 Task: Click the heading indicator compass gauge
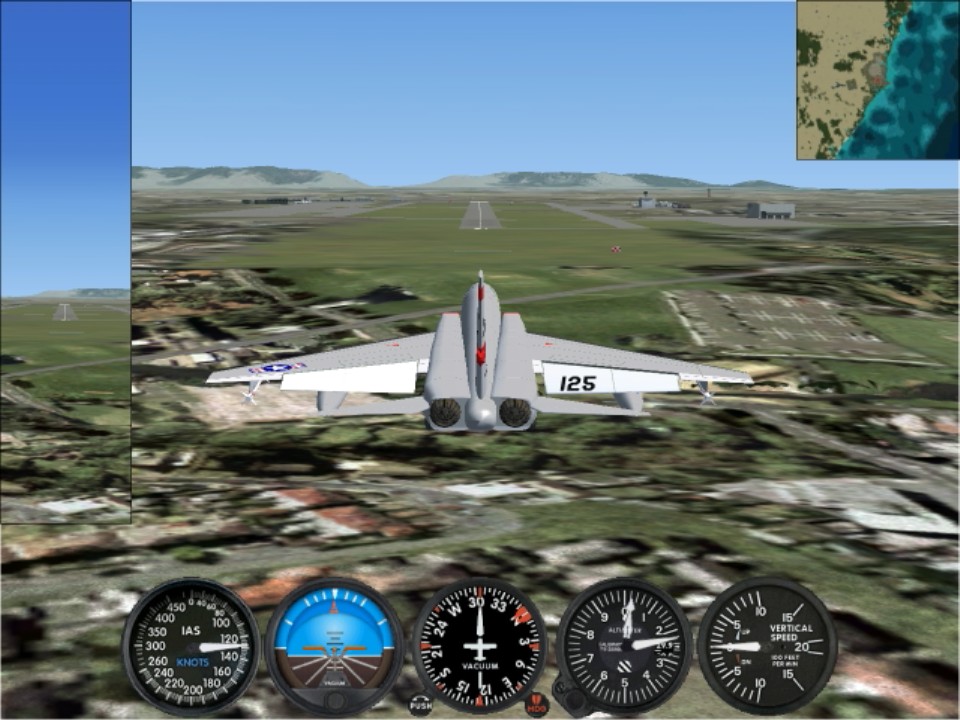[x=479, y=646]
